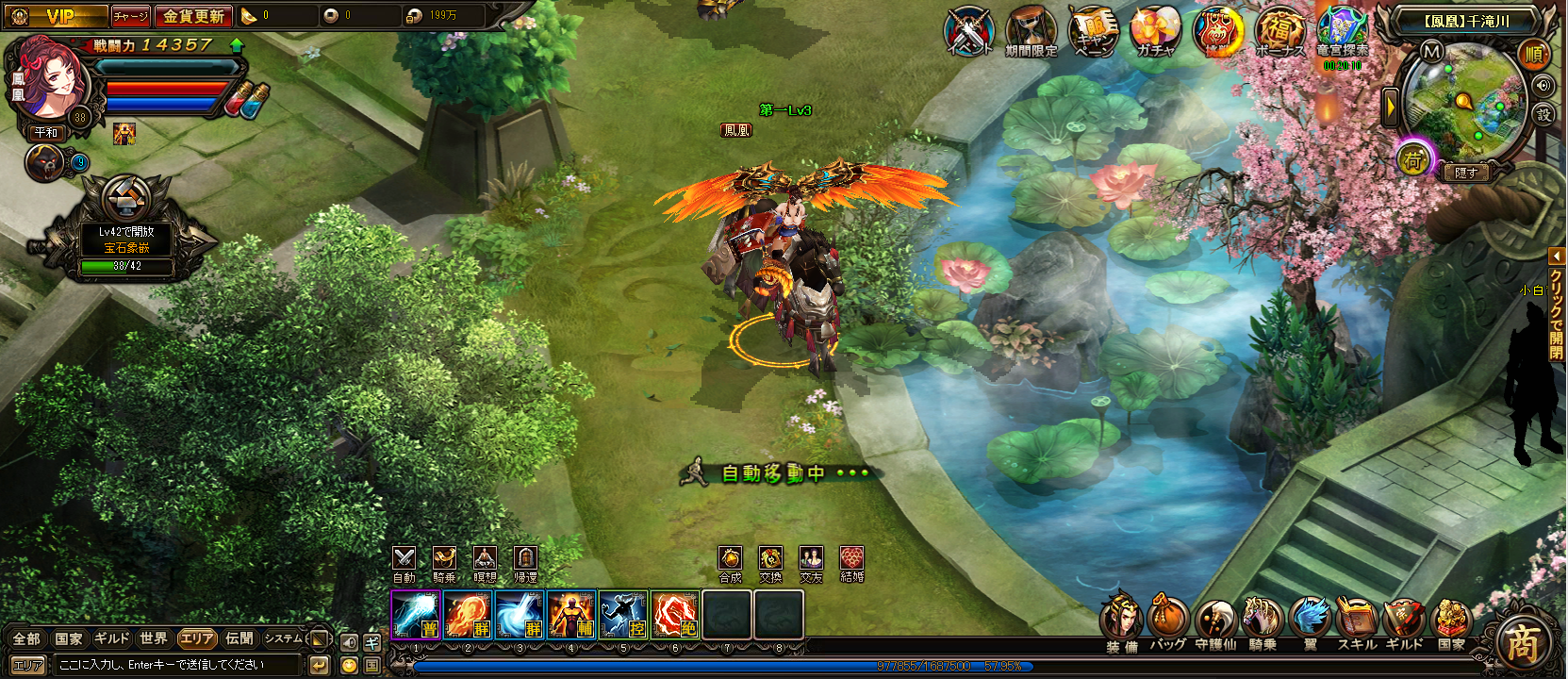Click the 帰還 (Return) door icon
The height and width of the screenshot is (679, 1568).
pyautogui.click(x=525, y=558)
